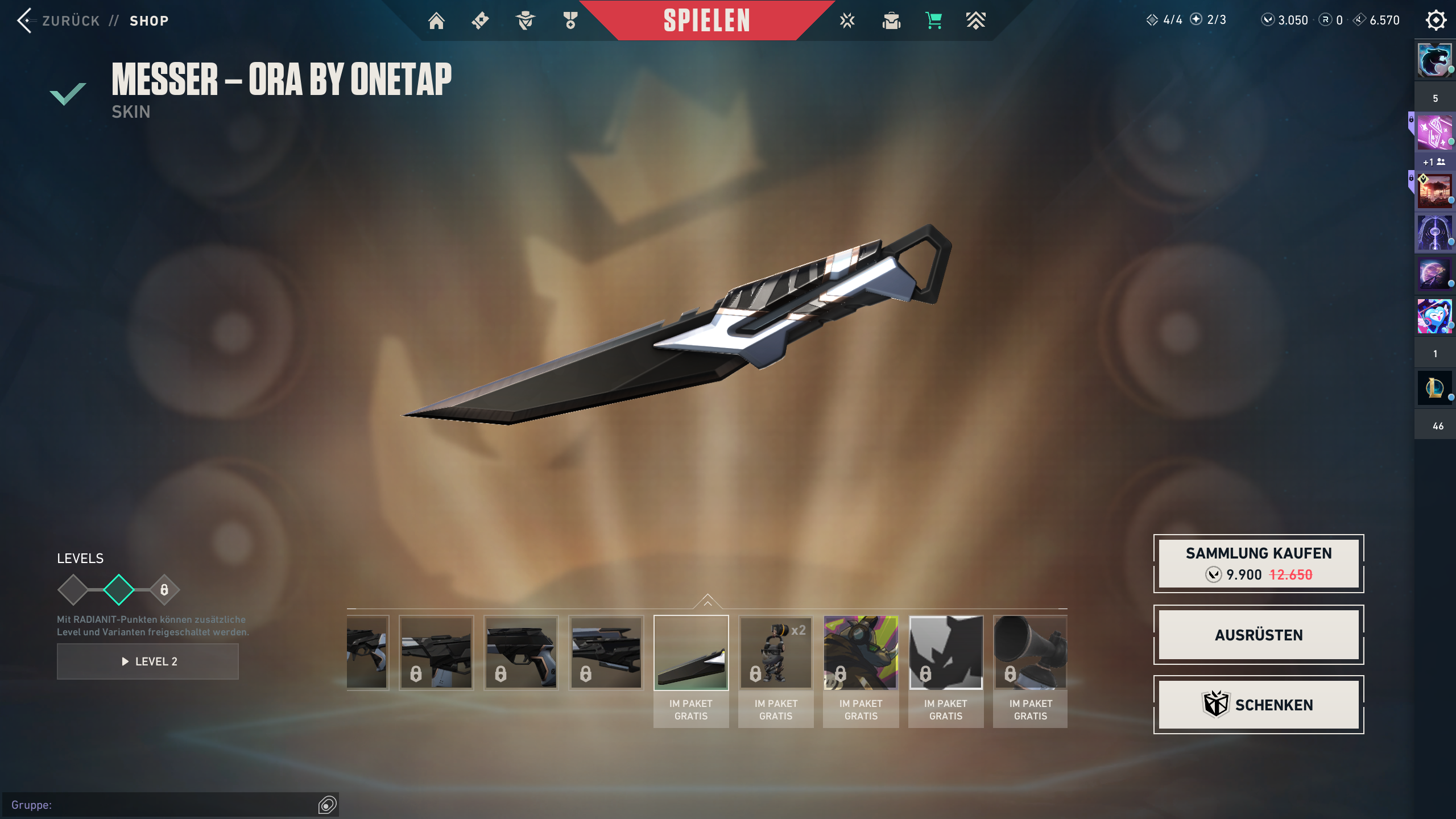Open the collection backpack icon
The image size is (1456, 819).
tap(891, 21)
